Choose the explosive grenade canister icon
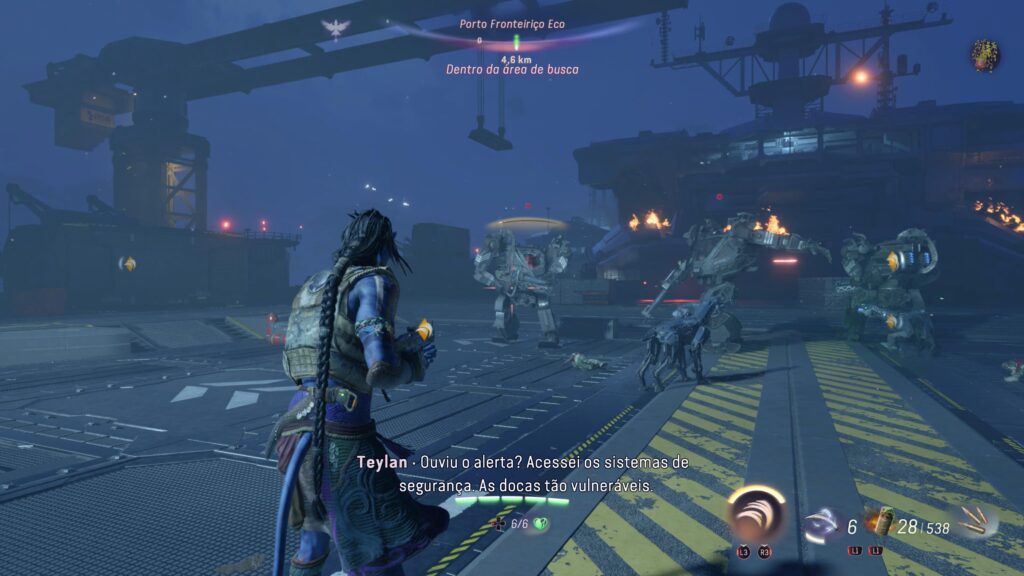Image resolution: width=1024 pixels, height=576 pixels. coord(881,522)
